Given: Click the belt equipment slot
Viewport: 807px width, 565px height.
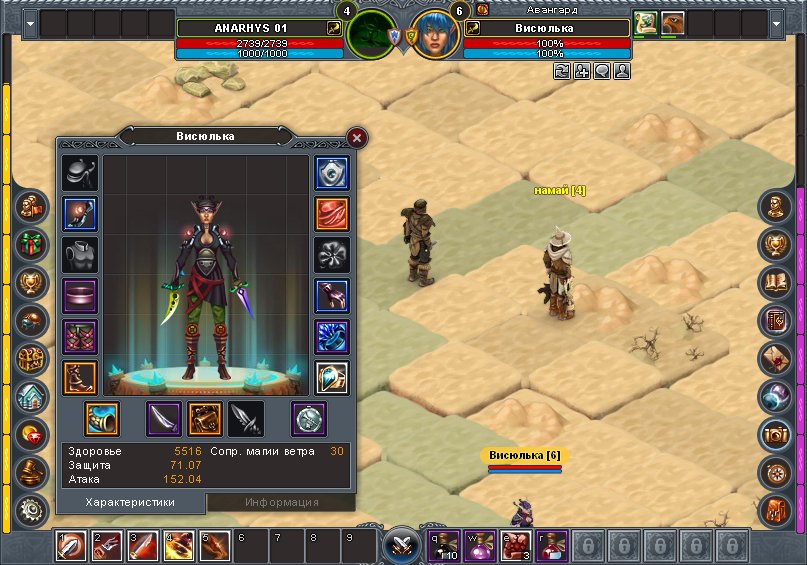Looking at the screenshot, I should click(80, 296).
